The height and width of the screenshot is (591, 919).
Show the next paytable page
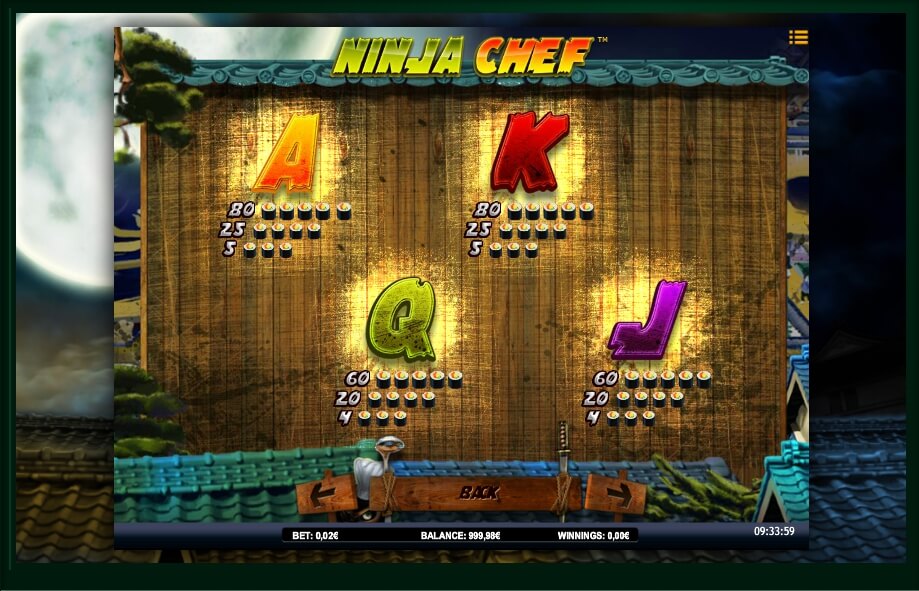click(615, 493)
